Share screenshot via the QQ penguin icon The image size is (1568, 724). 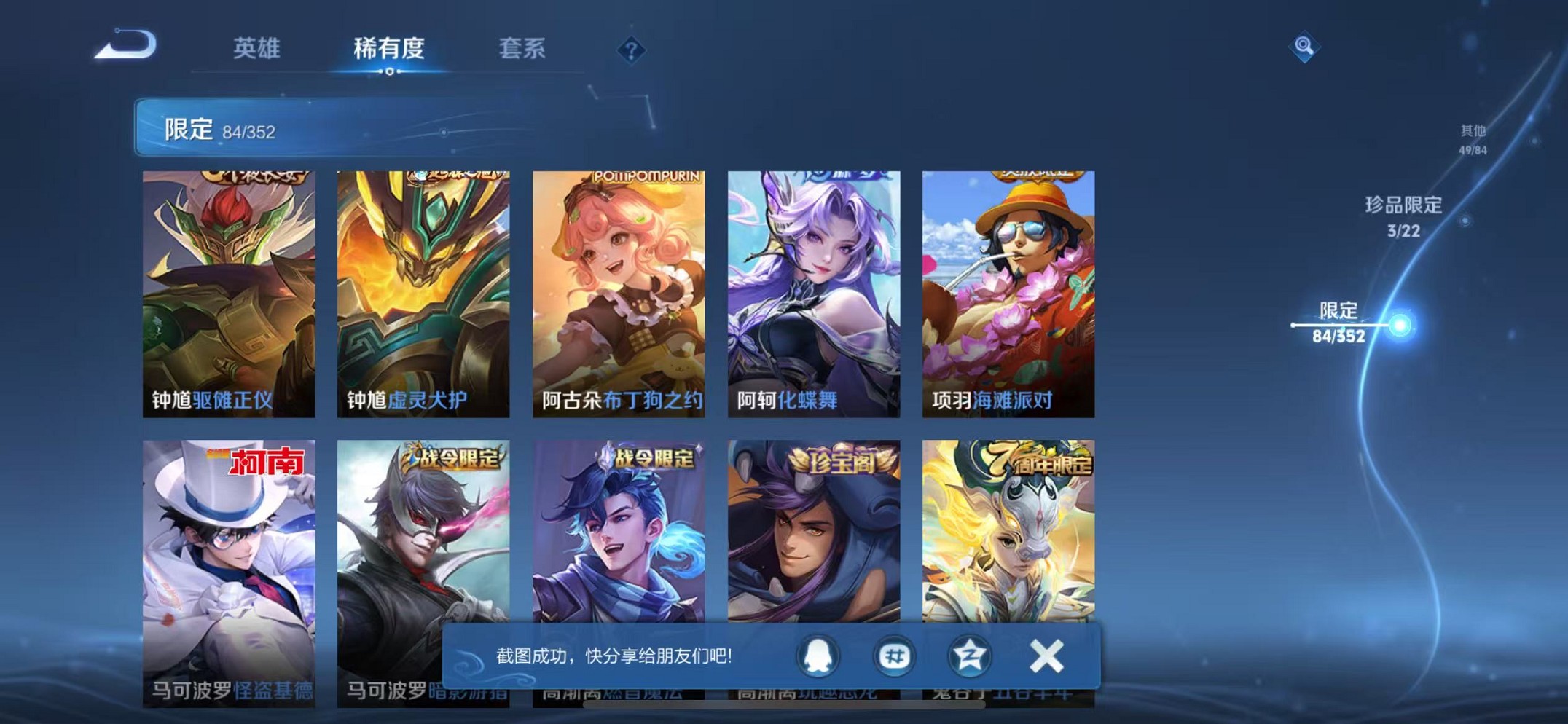click(x=819, y=655)
